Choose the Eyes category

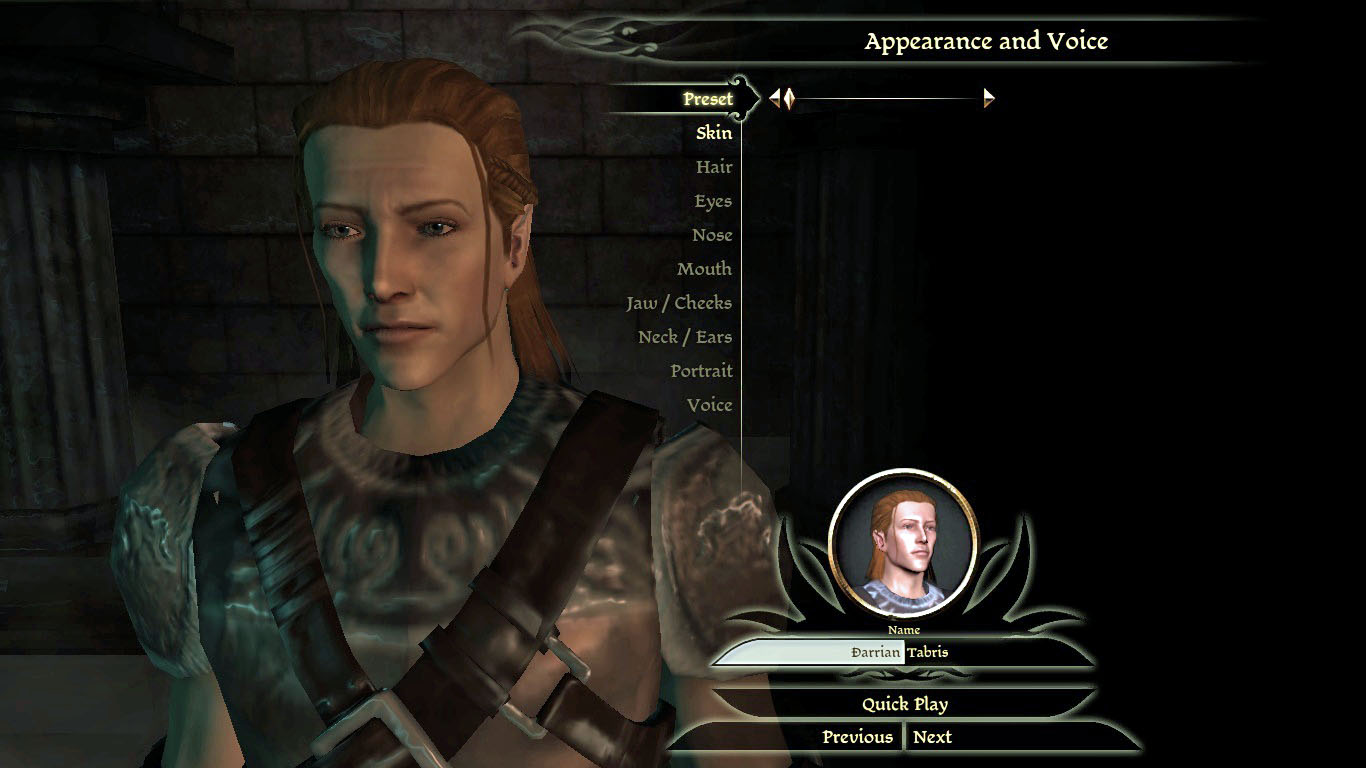pyautogui.click(x=713, y=201)
